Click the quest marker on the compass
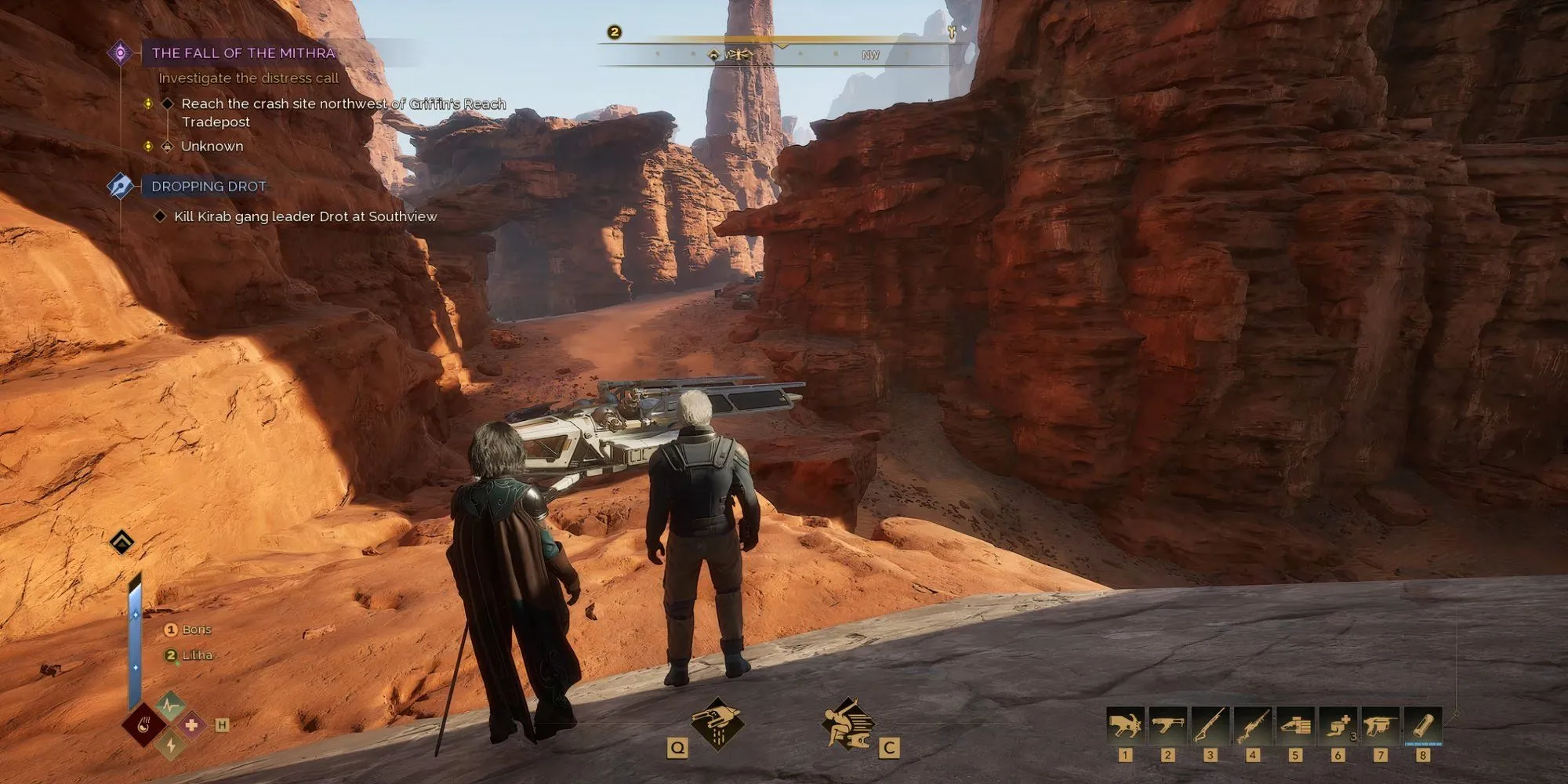 (713, 55)
